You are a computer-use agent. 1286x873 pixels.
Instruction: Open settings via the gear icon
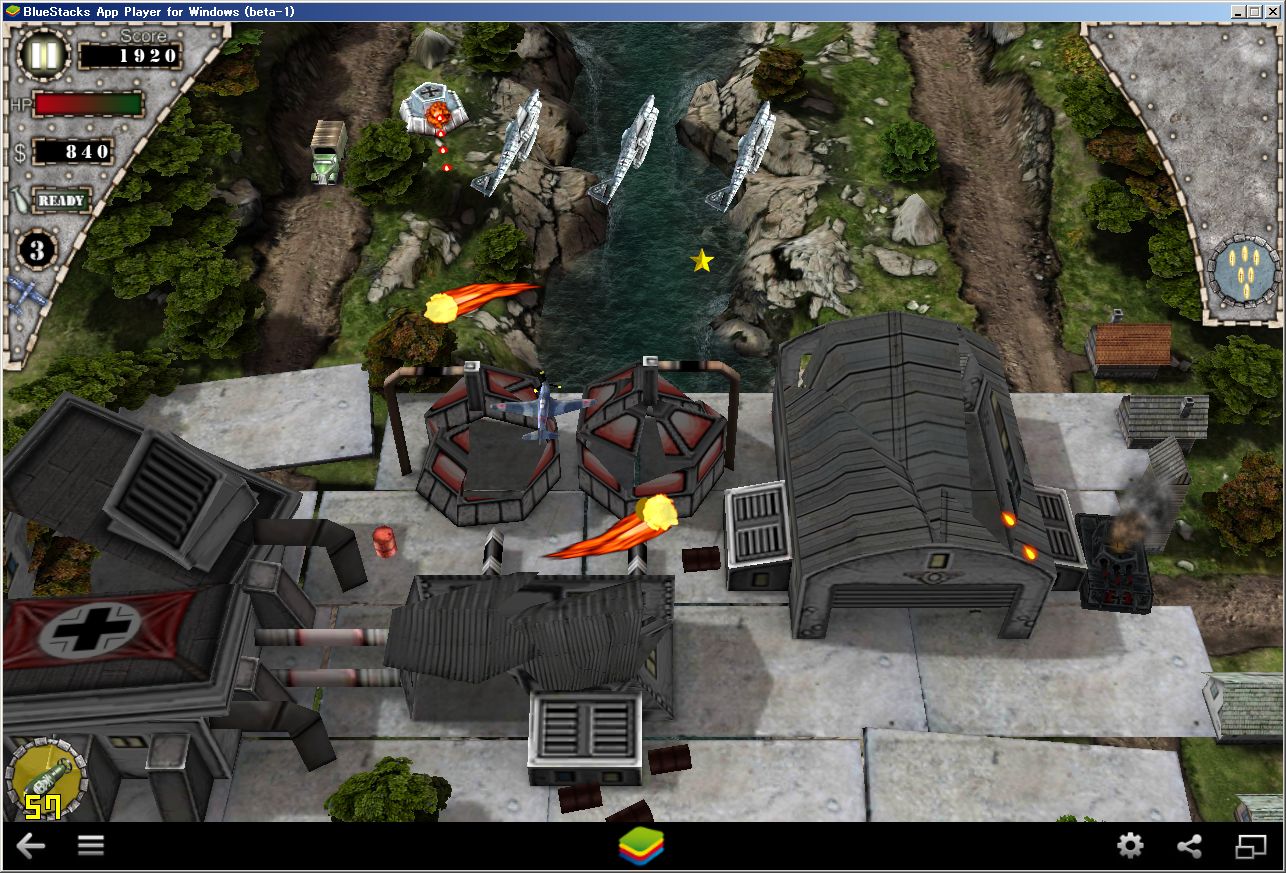1130,845
